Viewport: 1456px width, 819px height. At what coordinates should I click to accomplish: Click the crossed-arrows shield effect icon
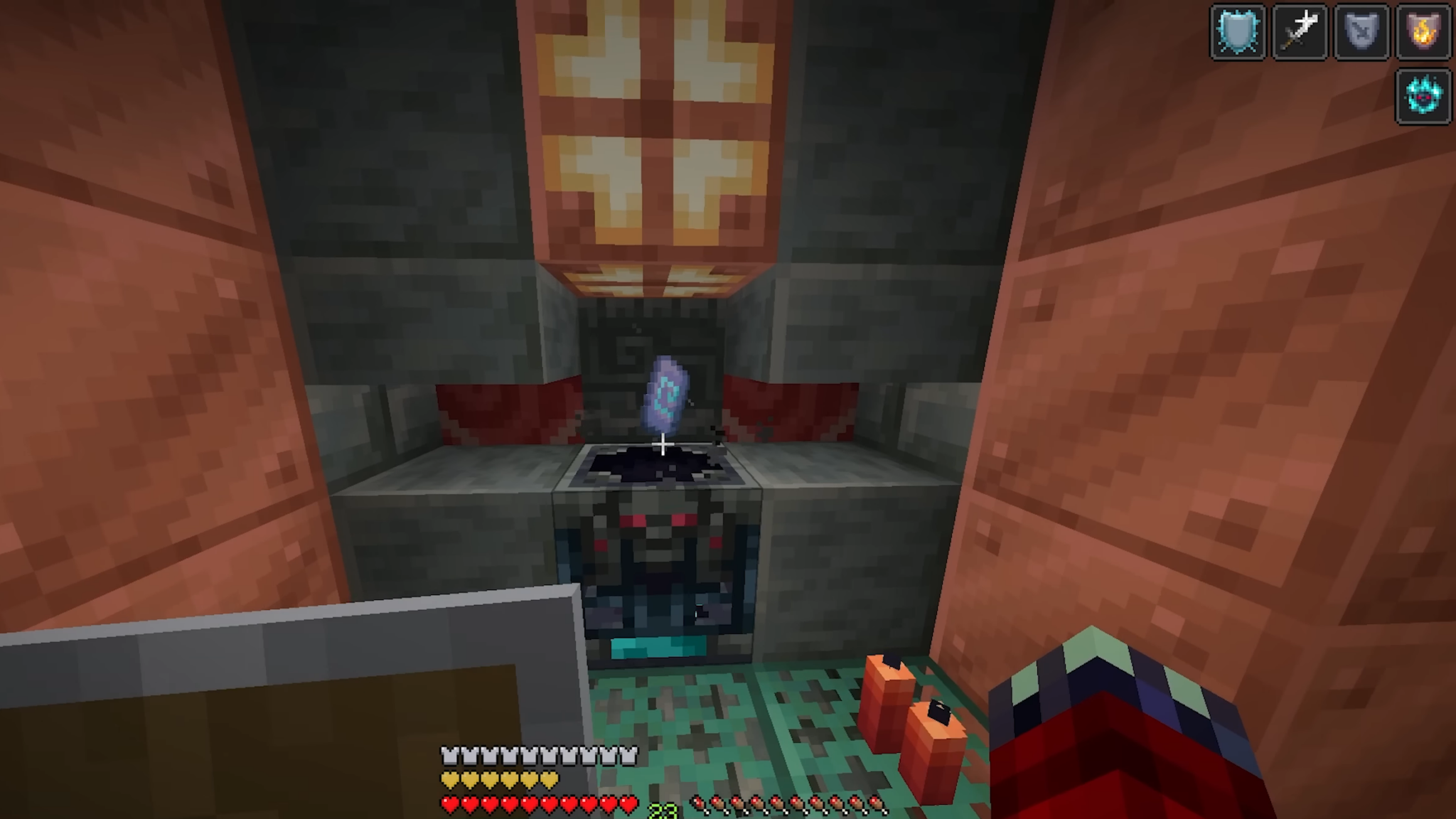[1361, 31]
